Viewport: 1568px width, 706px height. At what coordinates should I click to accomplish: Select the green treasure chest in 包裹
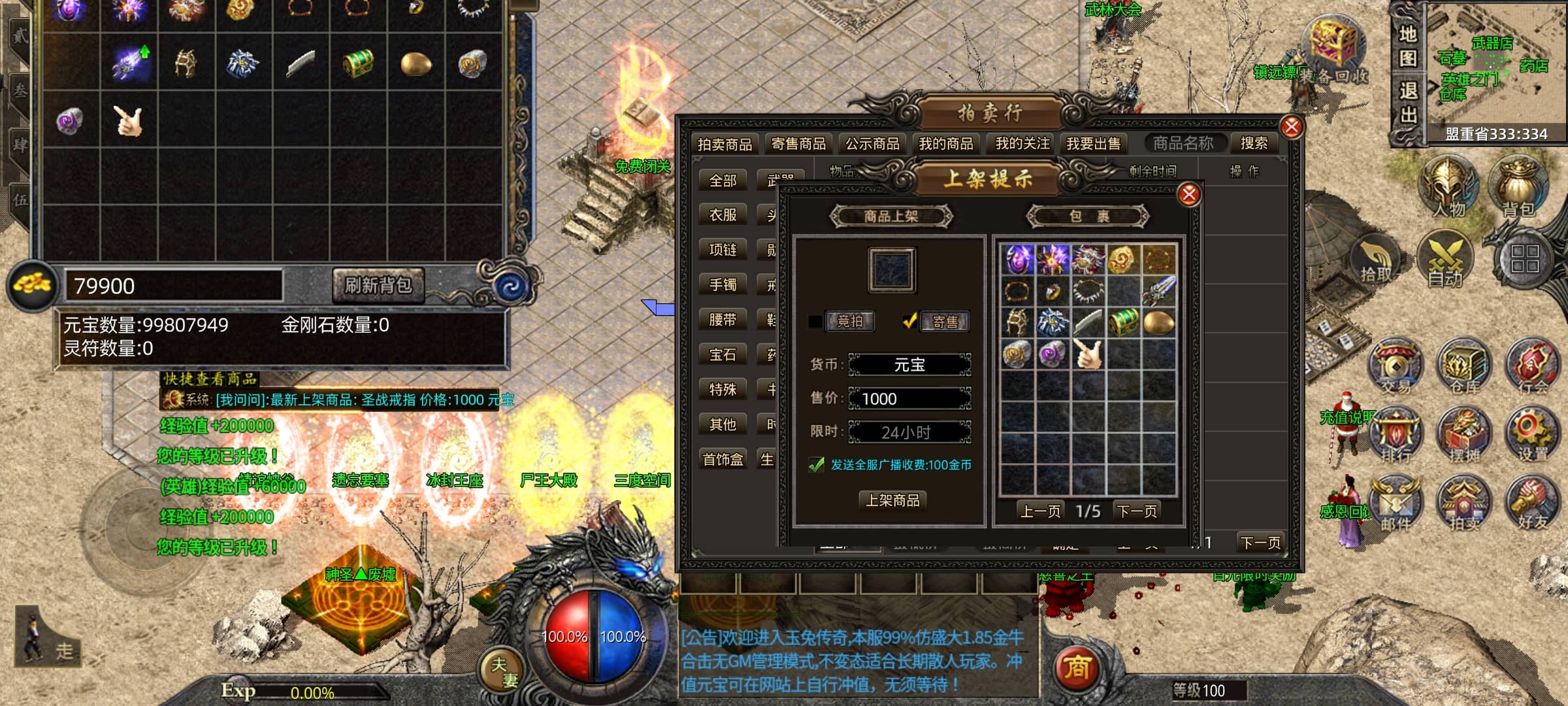1123,322
